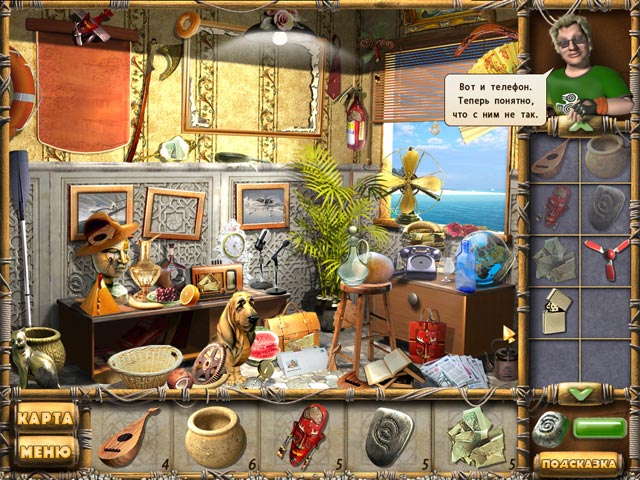
Task: Open the map with the КАРТА button
Action: (47, 417)
